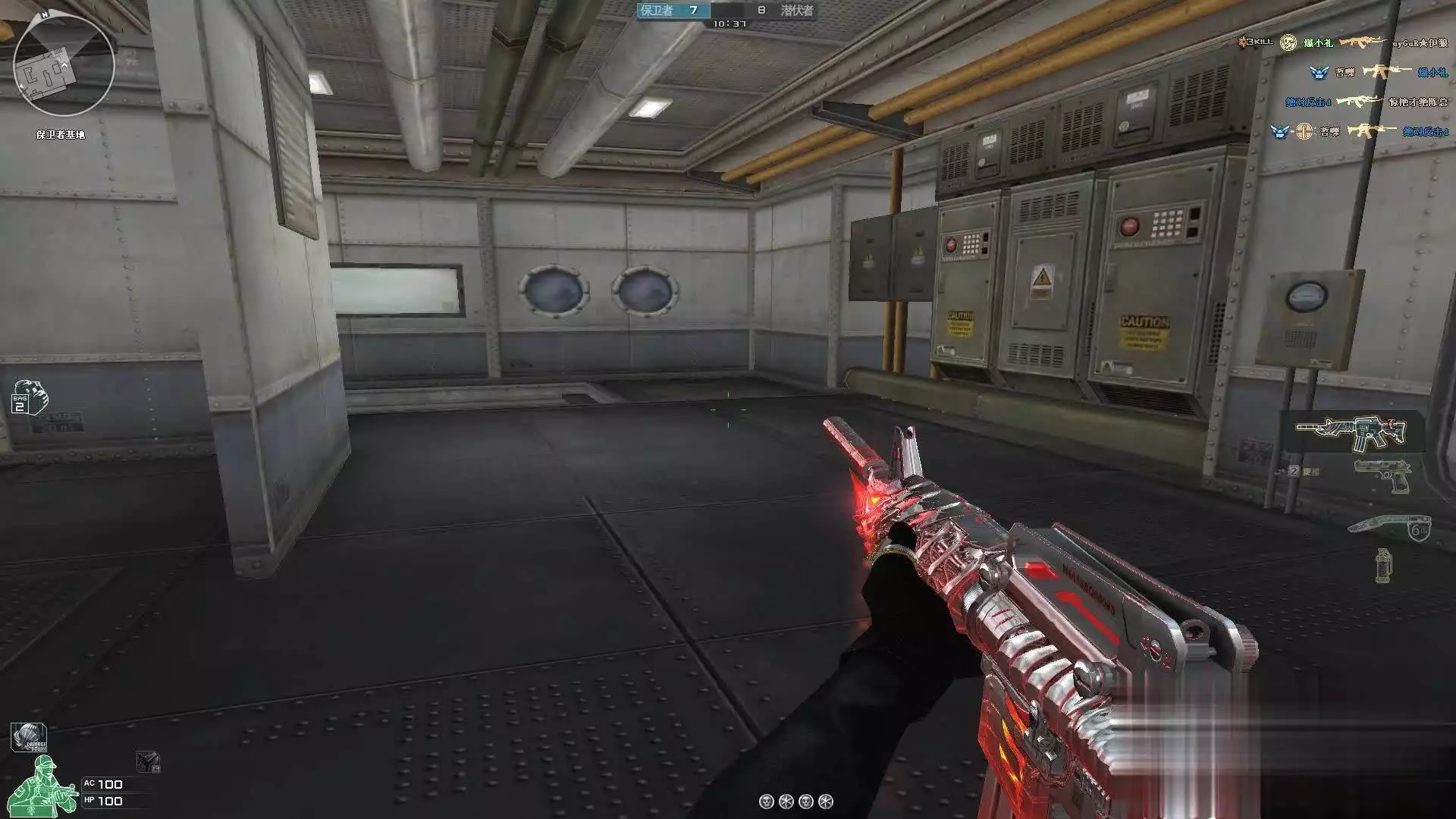The height and width of the screenshot is (819, 1456).
Task: Select the M4A1 rifle weapon slot
Action: [x=1351, y=432]
